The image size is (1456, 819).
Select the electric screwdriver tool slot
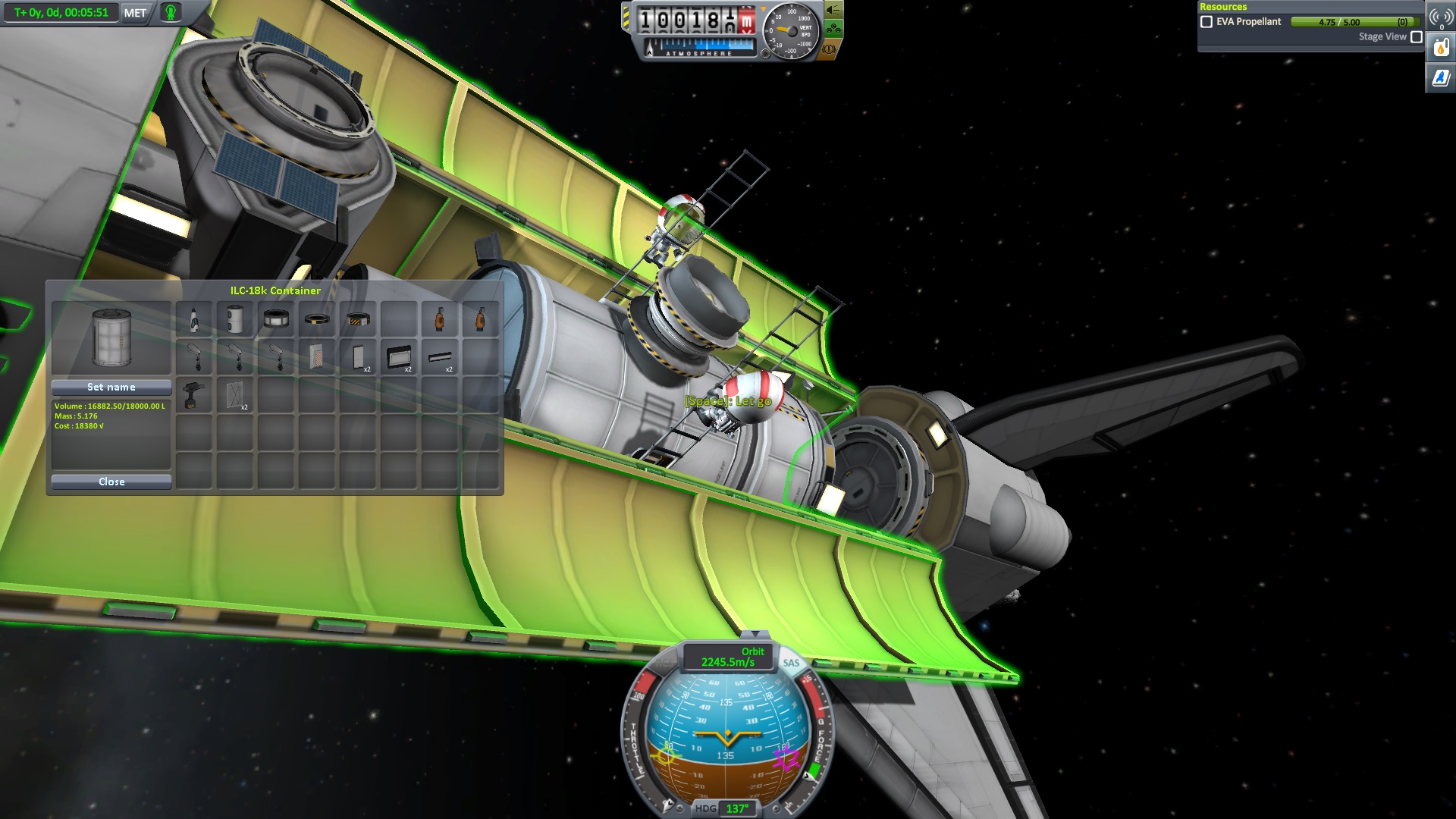(194, 395)
